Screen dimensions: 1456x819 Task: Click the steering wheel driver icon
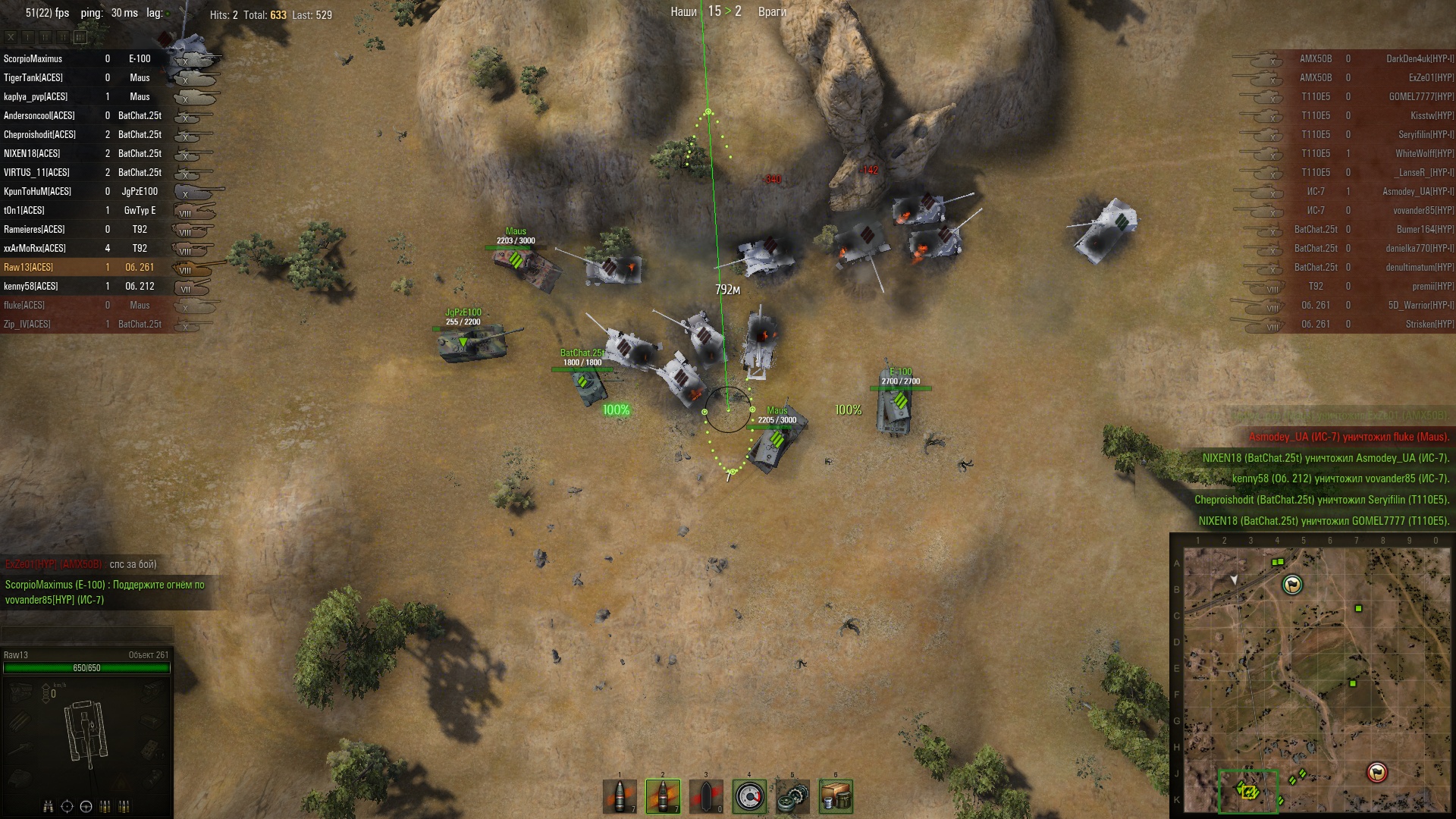tap(86, 806)
